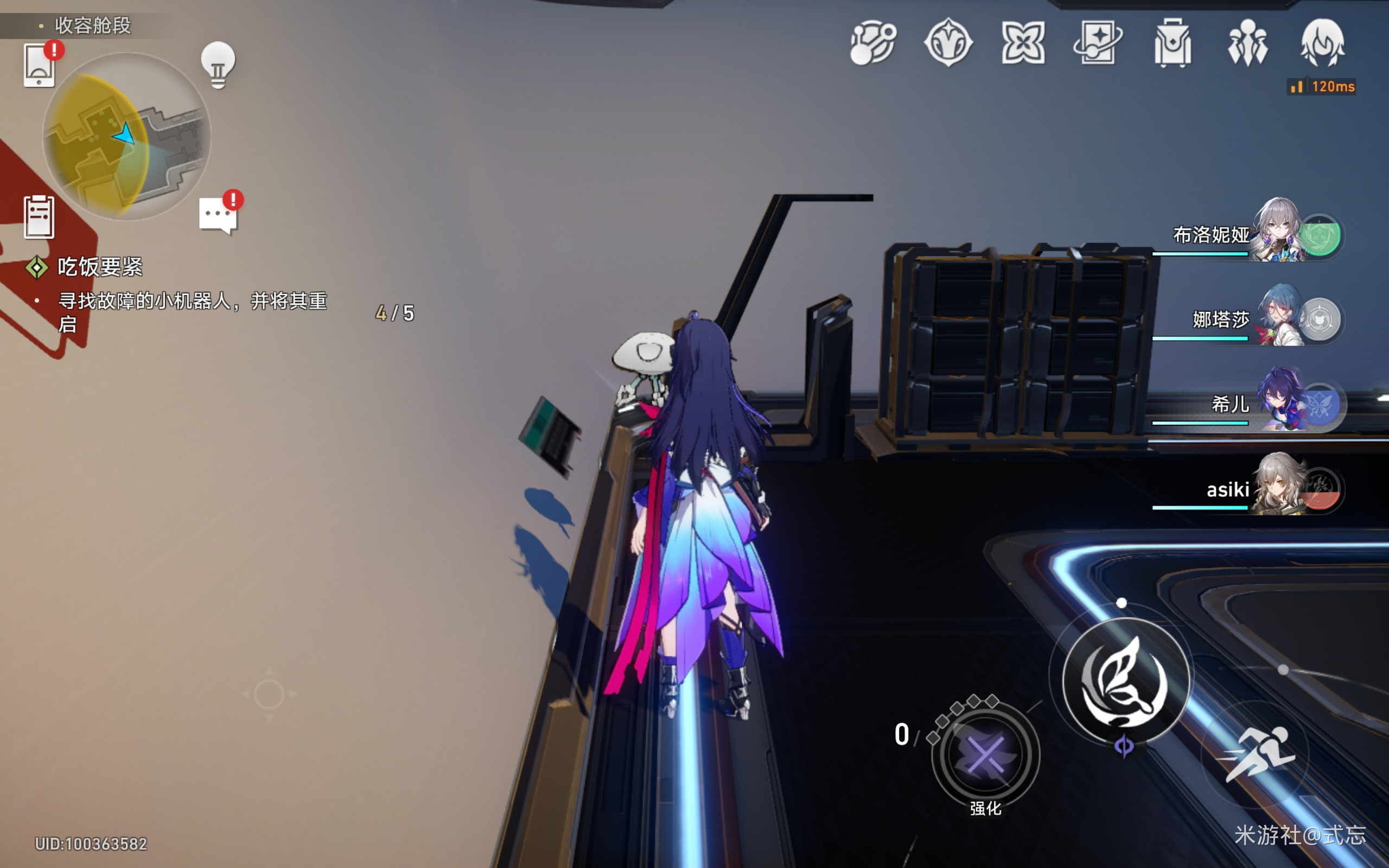The image size is (1389, 868).
Task: Open the four-petal flower icon
Action: (x=1023, y=43)
